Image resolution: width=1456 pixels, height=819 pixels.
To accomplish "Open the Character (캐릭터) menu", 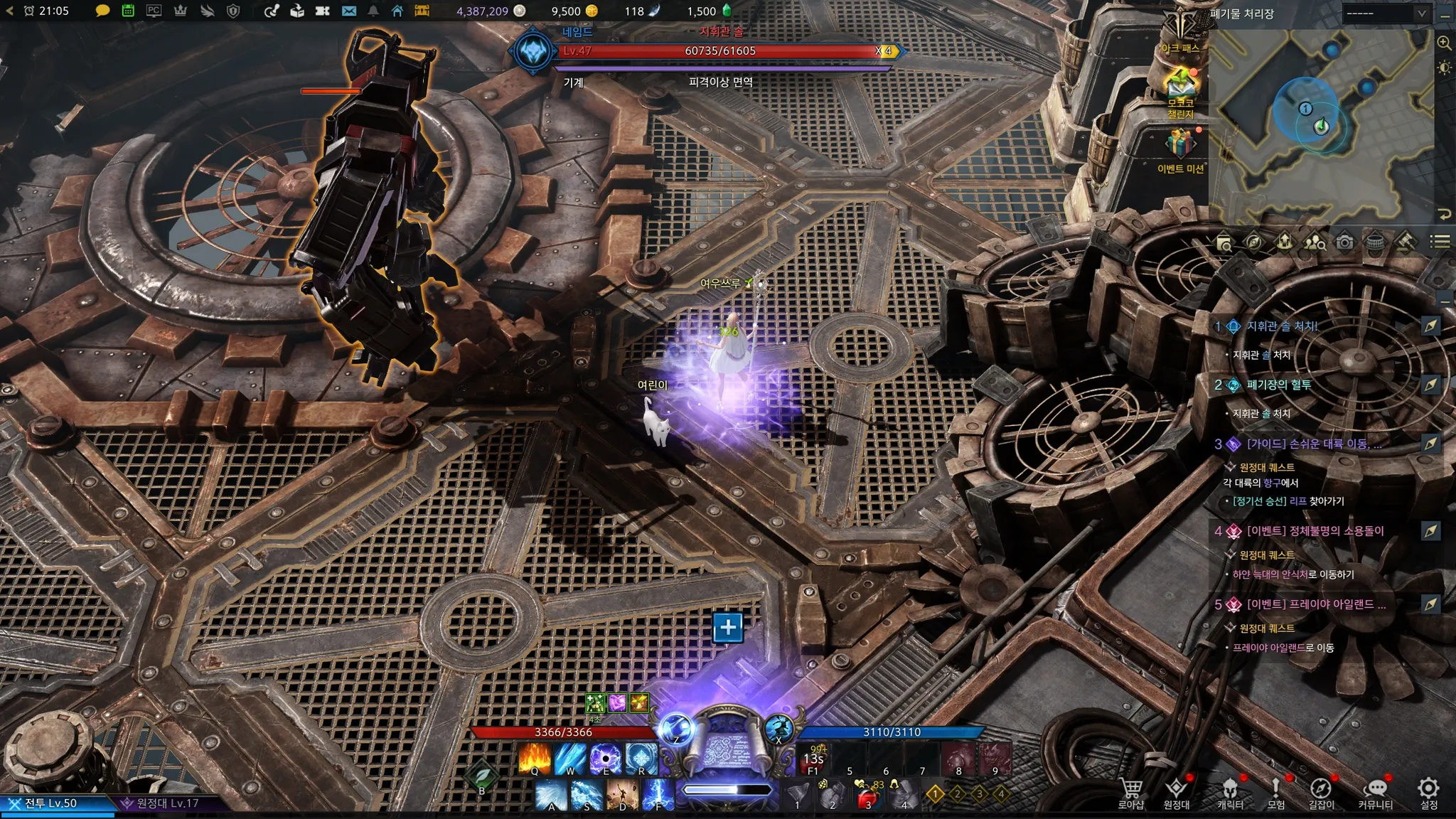I will tap(1230, 792).
